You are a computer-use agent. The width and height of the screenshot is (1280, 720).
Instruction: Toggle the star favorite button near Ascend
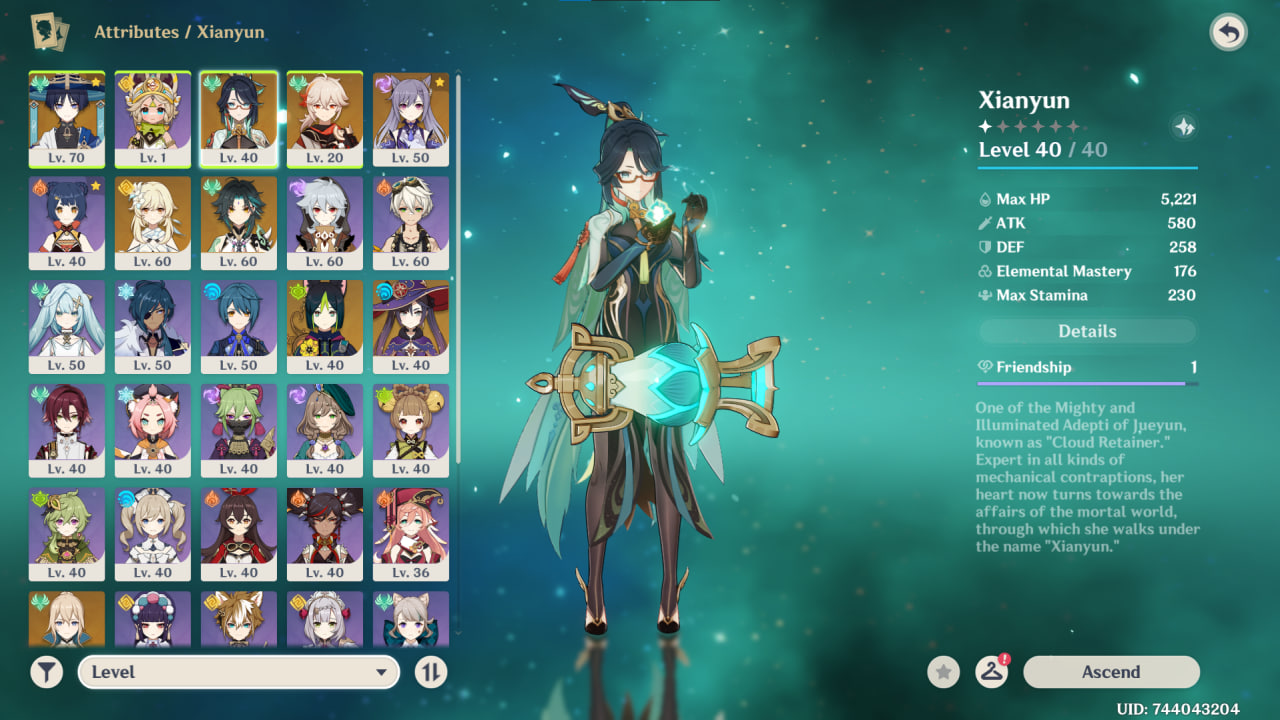[x=943, y=672]
